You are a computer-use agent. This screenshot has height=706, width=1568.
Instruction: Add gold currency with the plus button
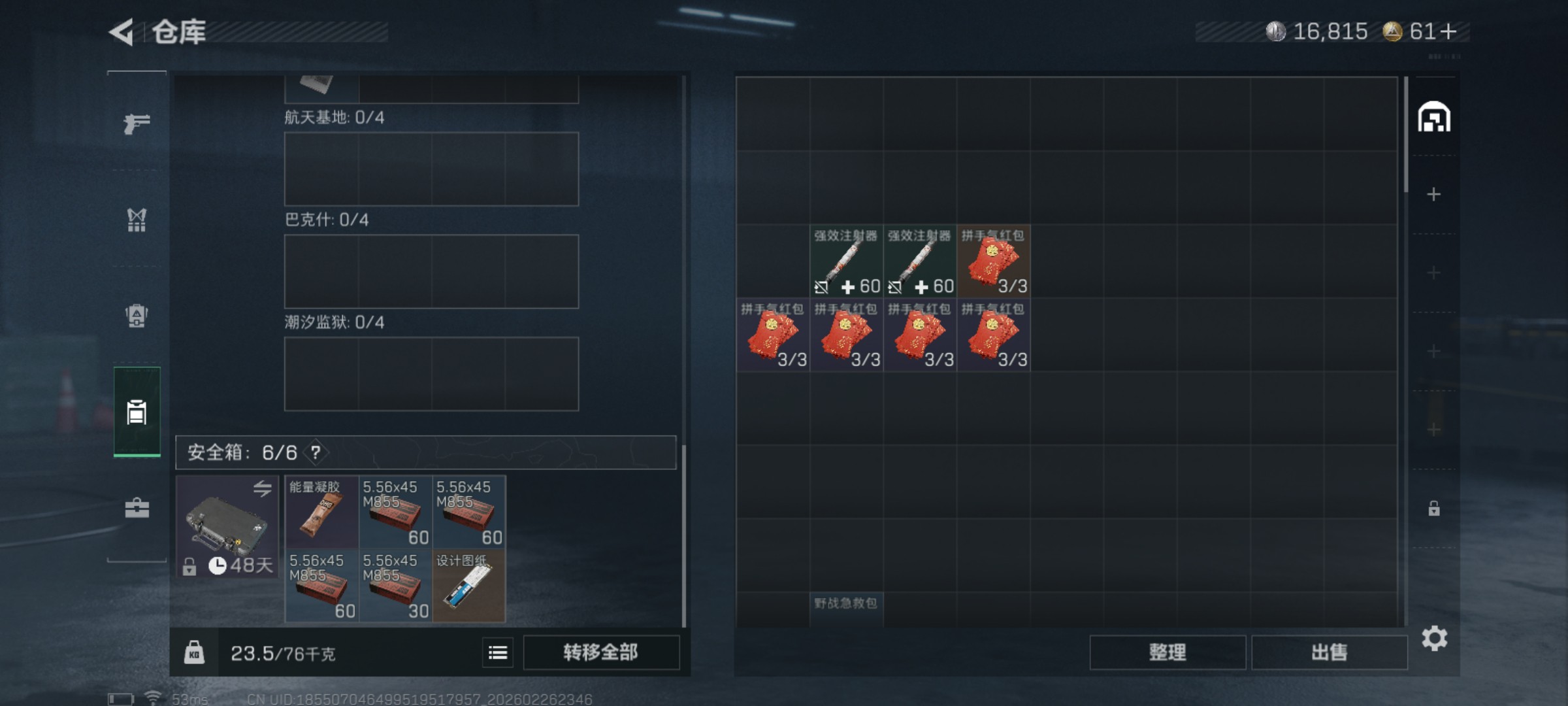[x=1448, y=31]
